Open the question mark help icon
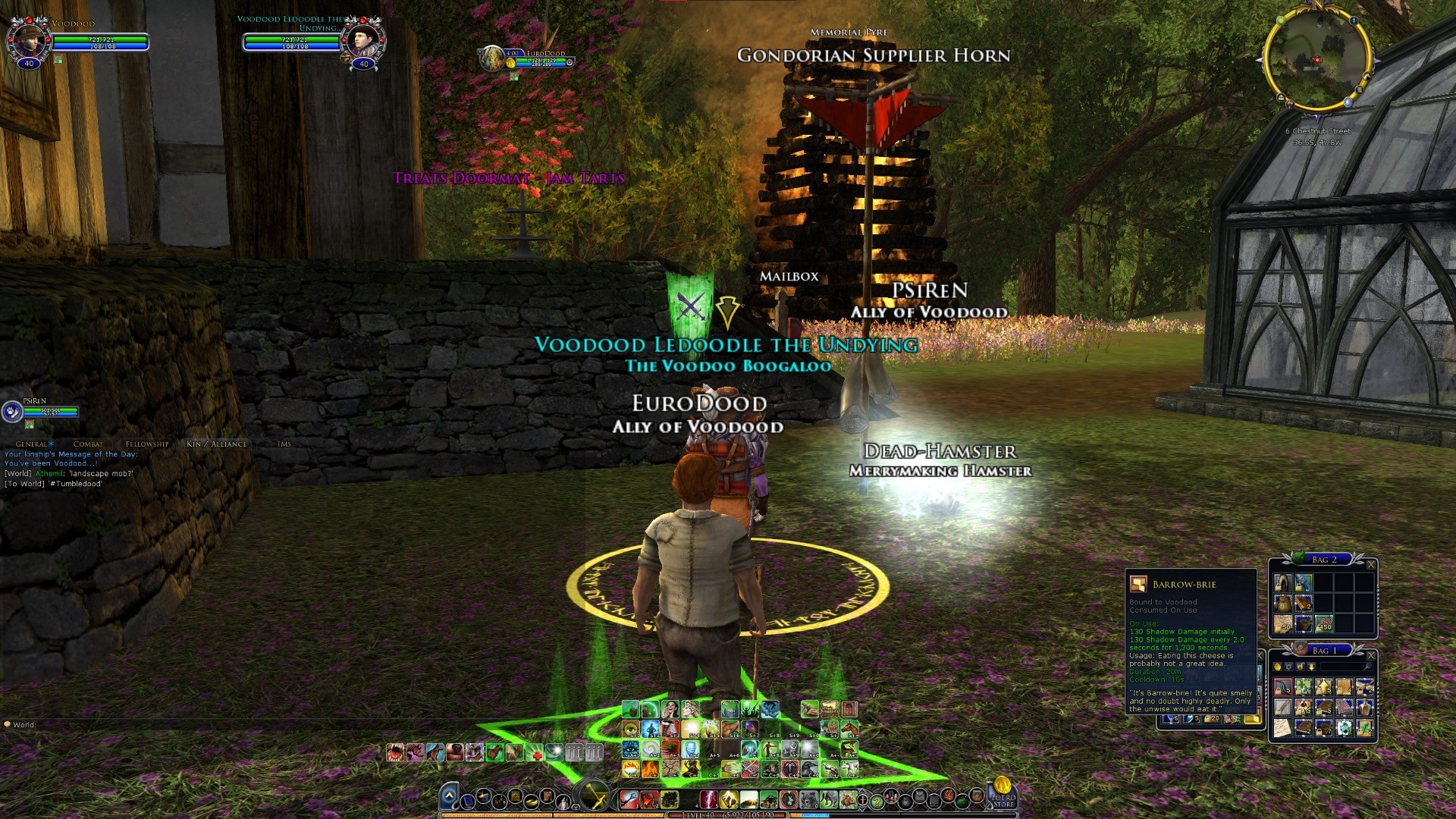Viewport: 1456px width, 819px height. (877, 800)
